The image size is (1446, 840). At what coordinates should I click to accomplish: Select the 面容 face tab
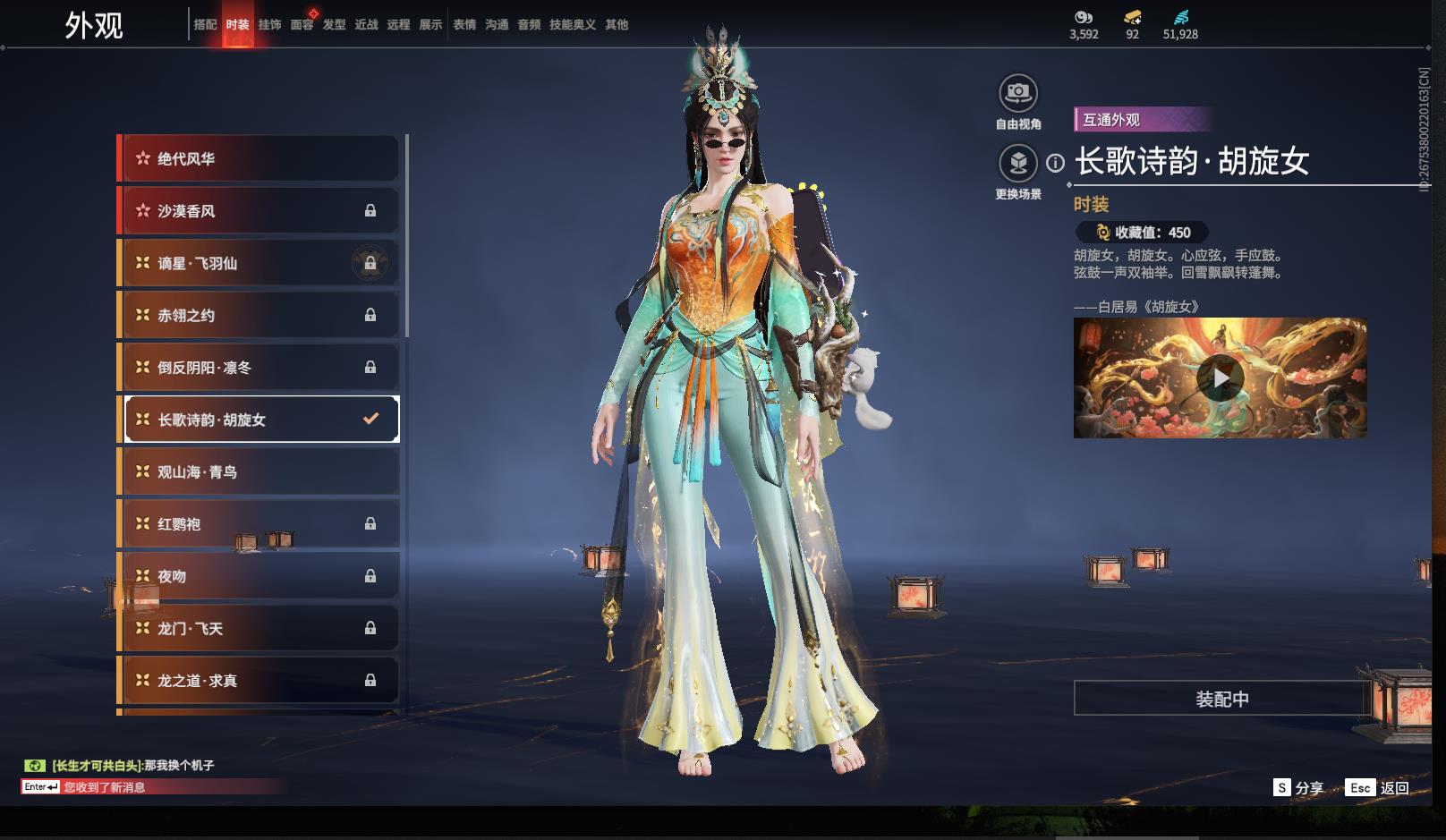tap(302, 25)
